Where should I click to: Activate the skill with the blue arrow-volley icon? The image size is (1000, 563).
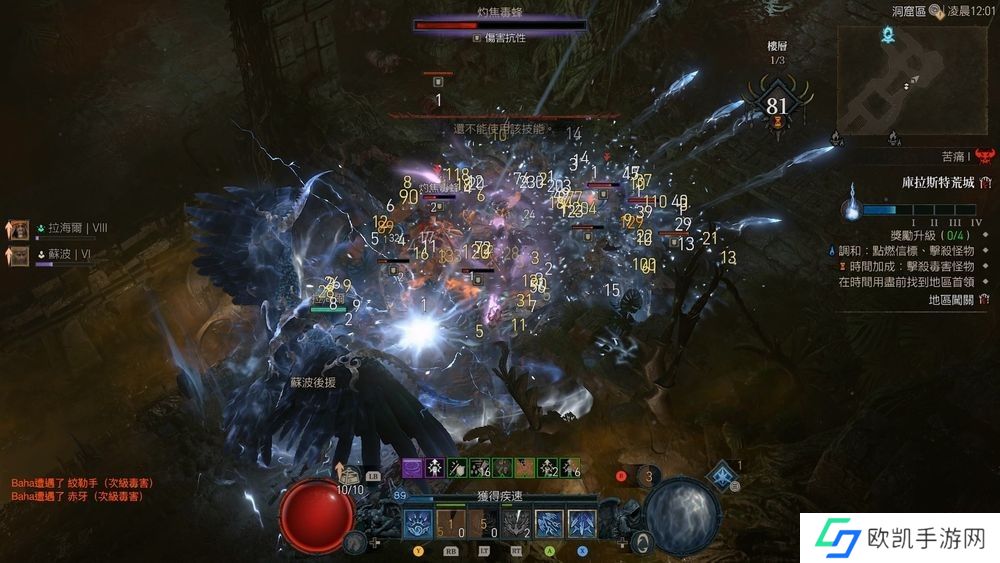point(583,524)
